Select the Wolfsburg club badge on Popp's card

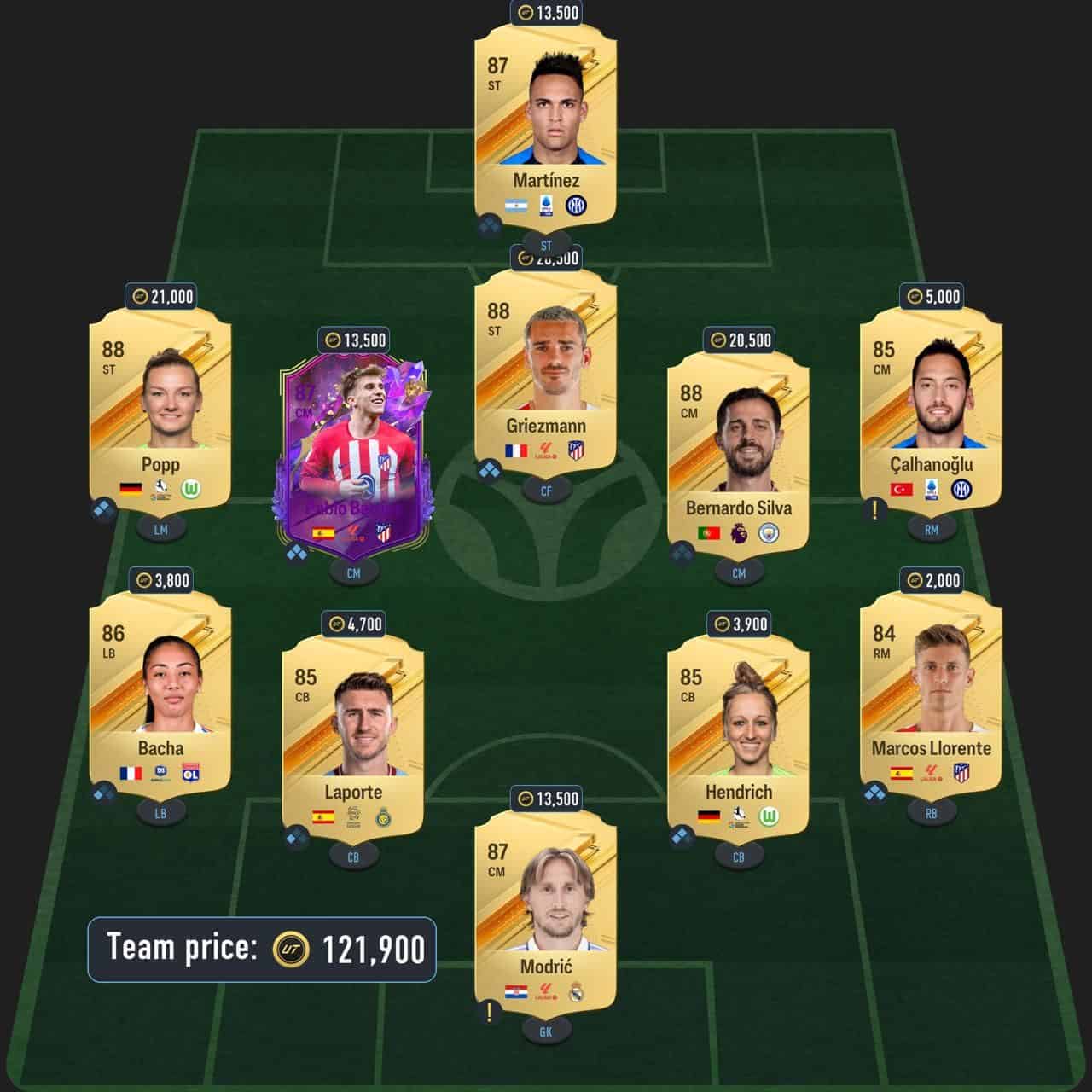coord(189,489)
